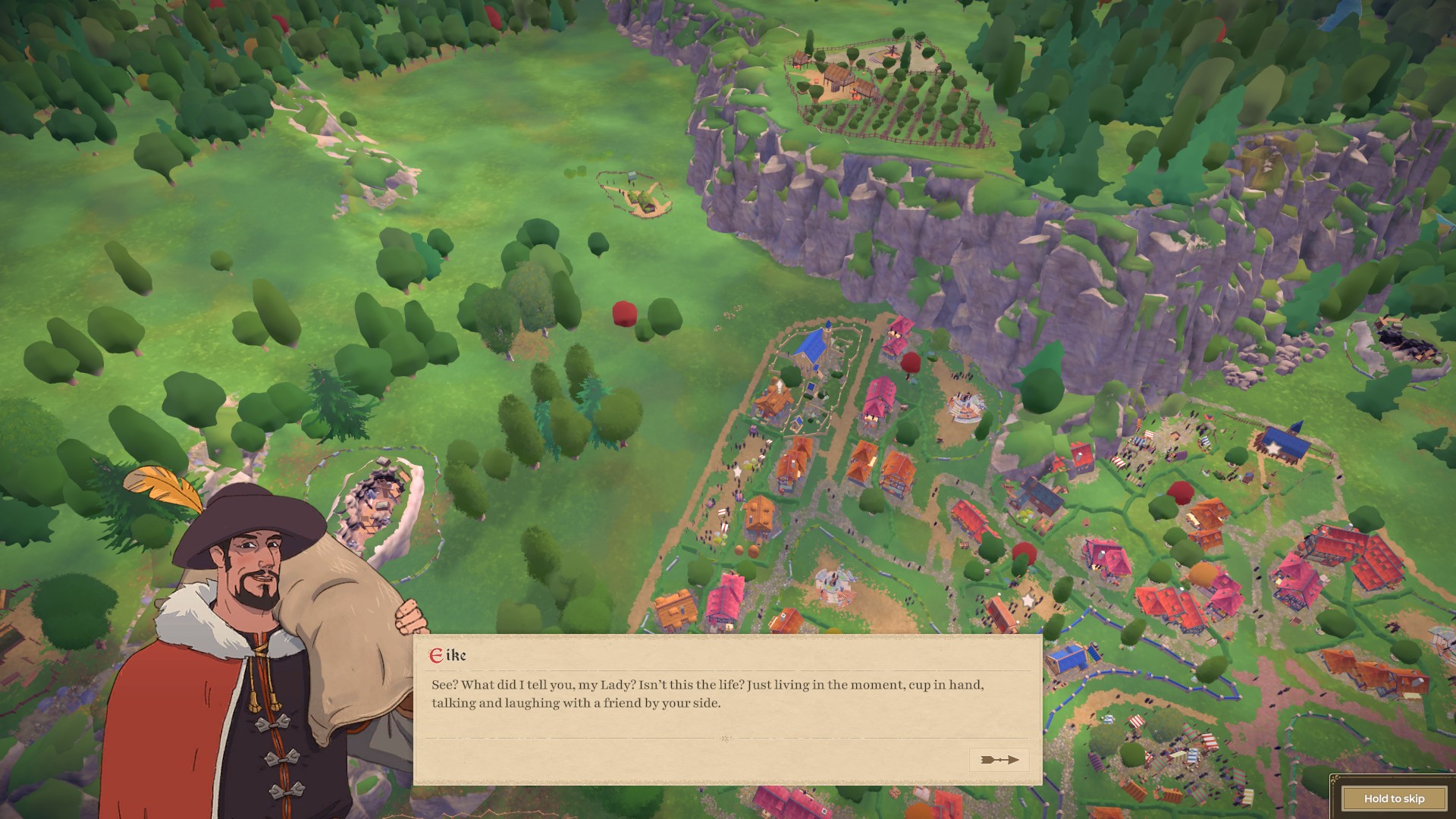
Task: Click the Hold to skip button
Action: 1393,798
